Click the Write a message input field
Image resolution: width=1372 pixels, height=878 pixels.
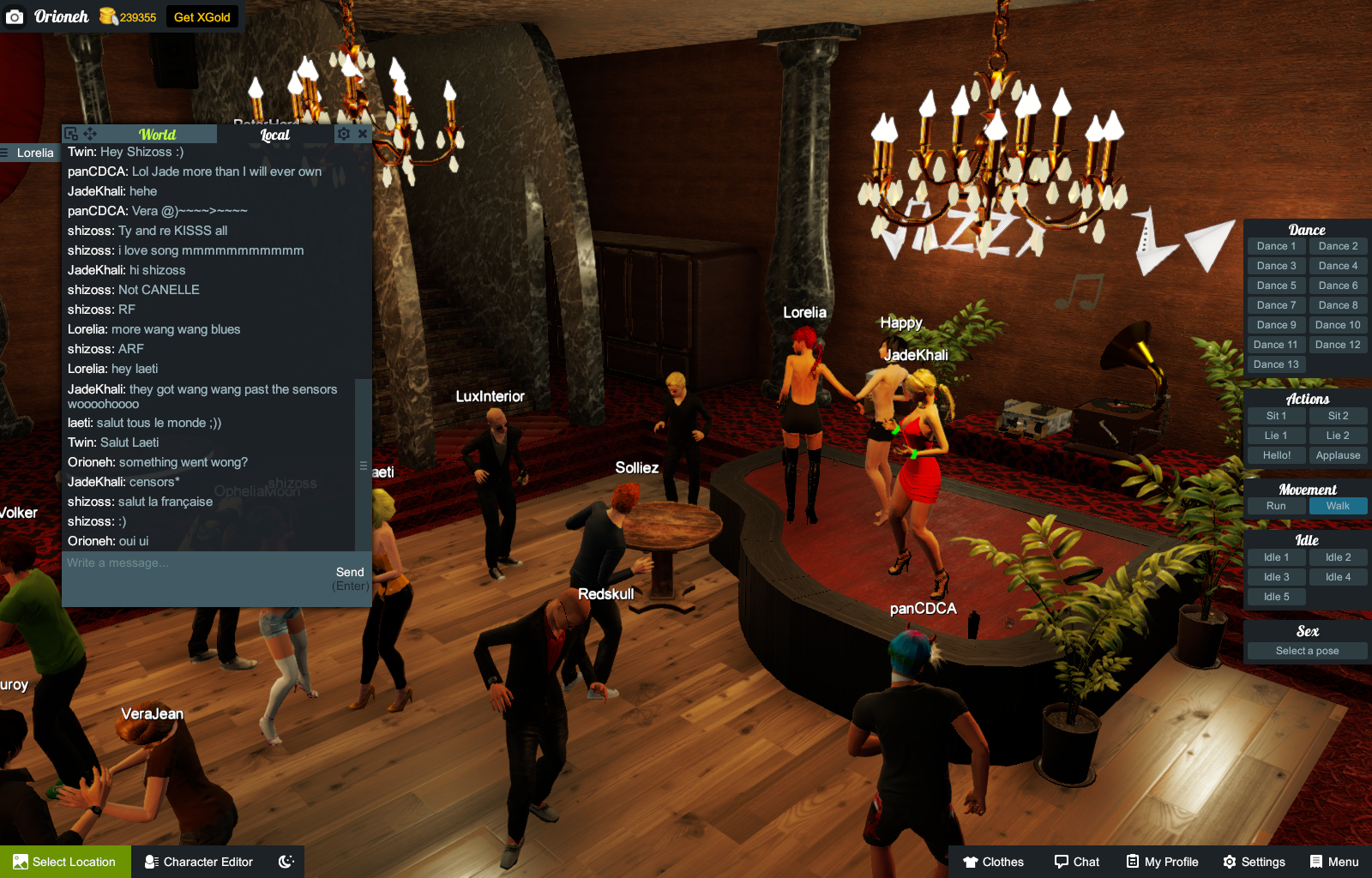[171, 563]
